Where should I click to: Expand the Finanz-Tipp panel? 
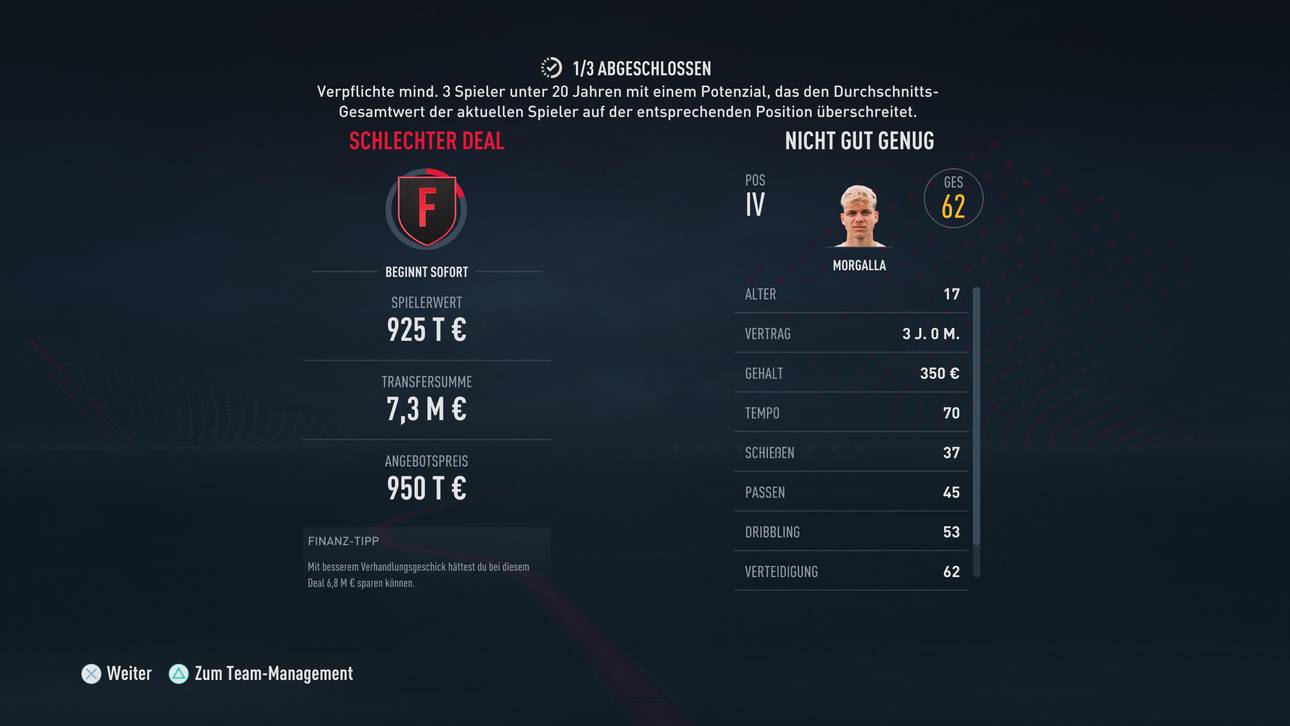pyautogui.click(x=426, y=560)
